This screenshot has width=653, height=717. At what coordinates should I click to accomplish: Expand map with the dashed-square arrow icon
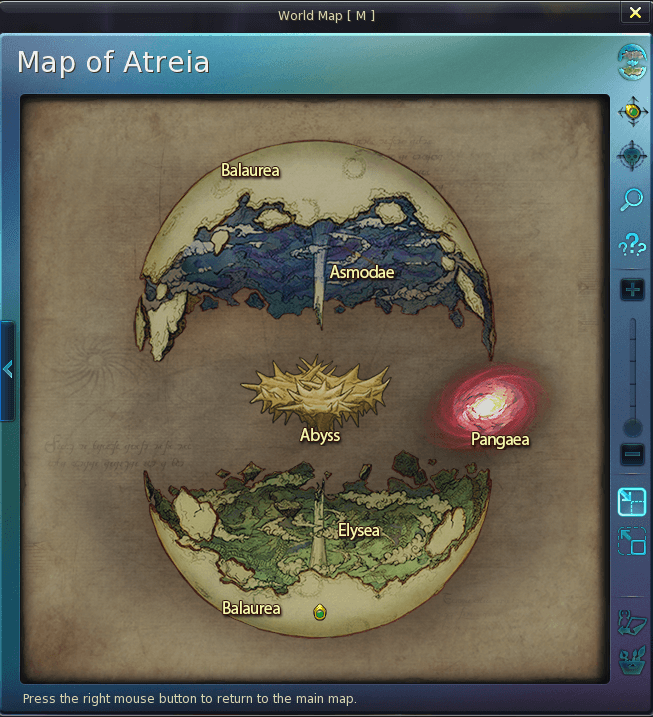(632, 542)
